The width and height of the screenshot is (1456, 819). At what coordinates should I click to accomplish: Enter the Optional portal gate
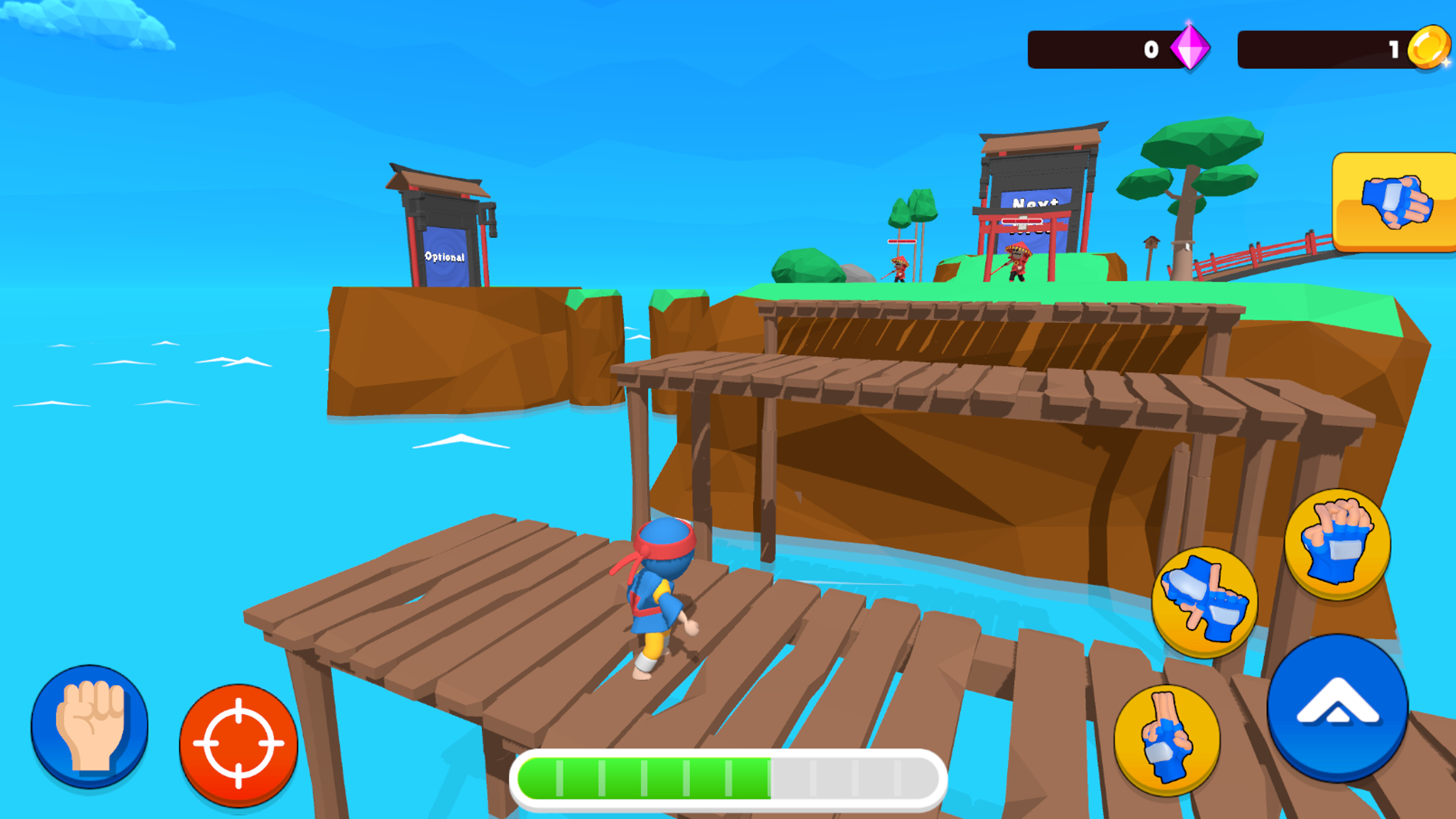click(x=445, y=257)
